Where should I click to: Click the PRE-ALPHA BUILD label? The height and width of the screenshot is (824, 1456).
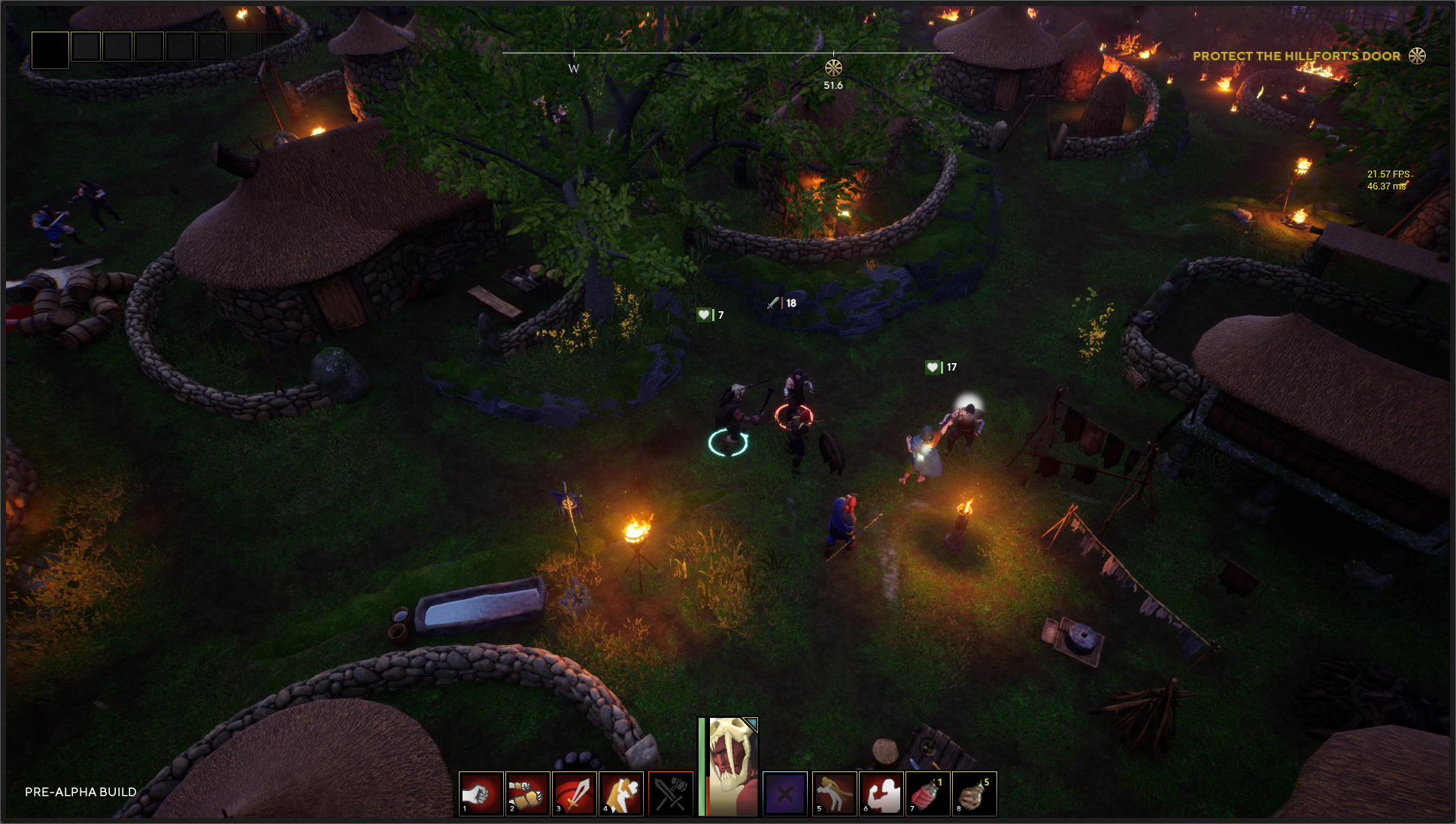click(x=79, y=792)
